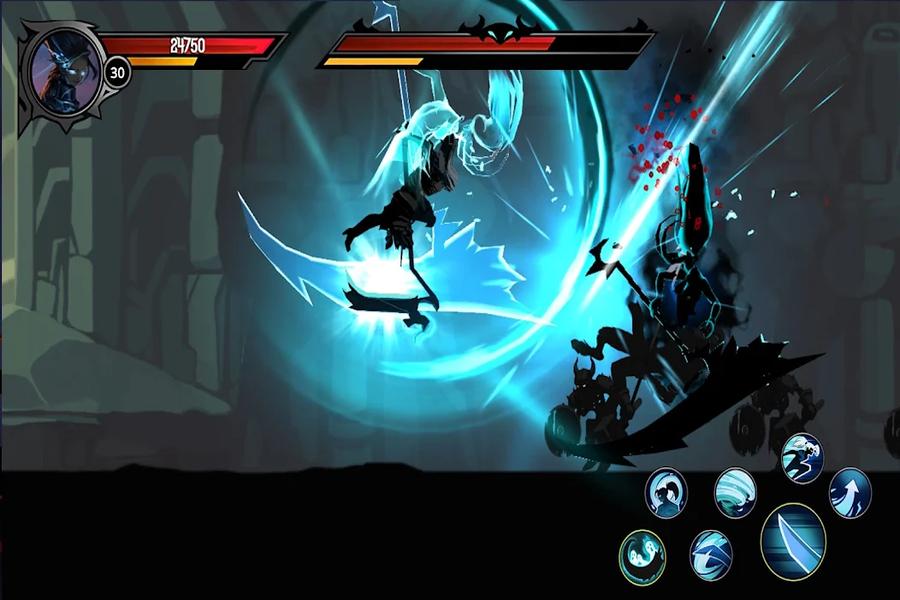900x600 pixels.
Task: Cast the ghost spirits summon skill
Action: click(642, 555)
